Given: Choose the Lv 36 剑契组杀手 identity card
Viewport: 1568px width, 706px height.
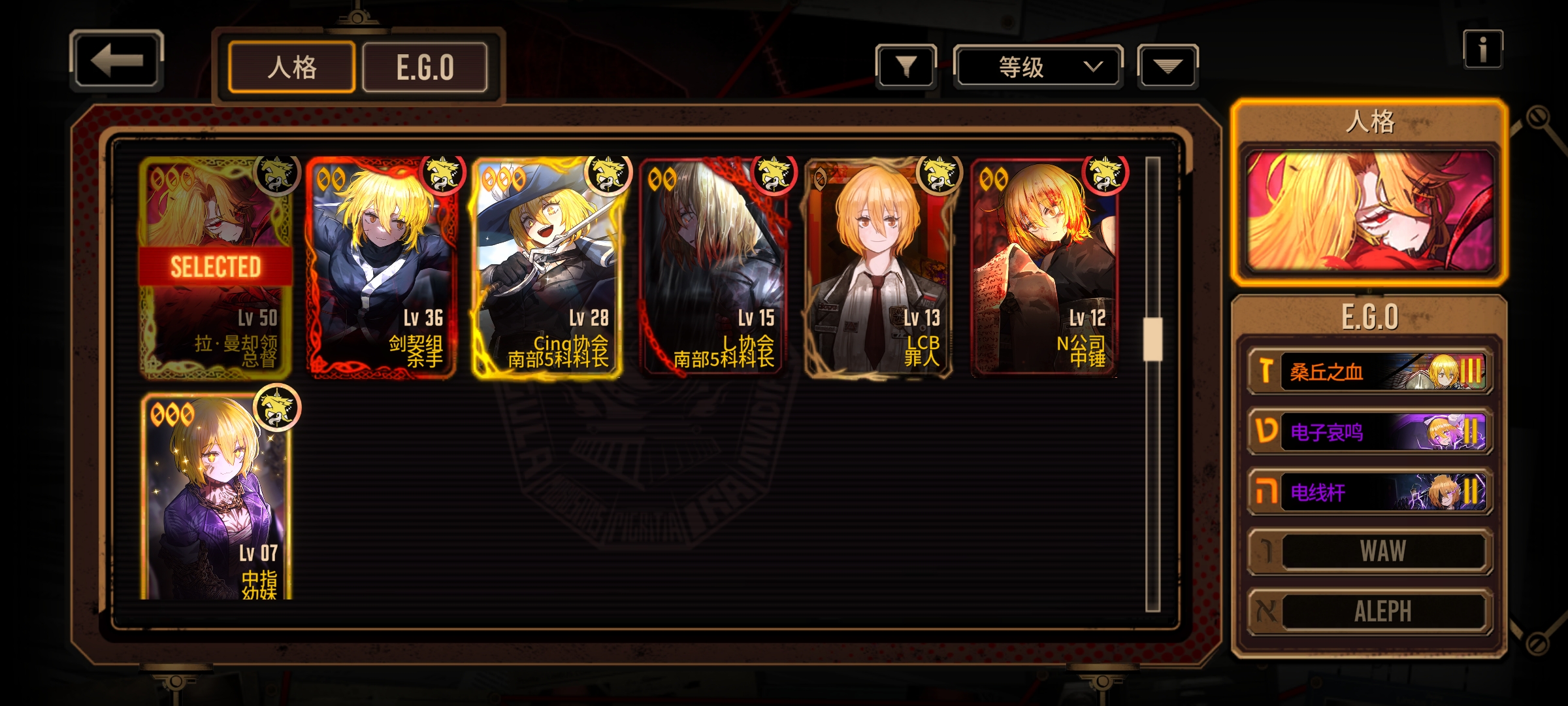Looking at the screenshot, I should (382, 268).
